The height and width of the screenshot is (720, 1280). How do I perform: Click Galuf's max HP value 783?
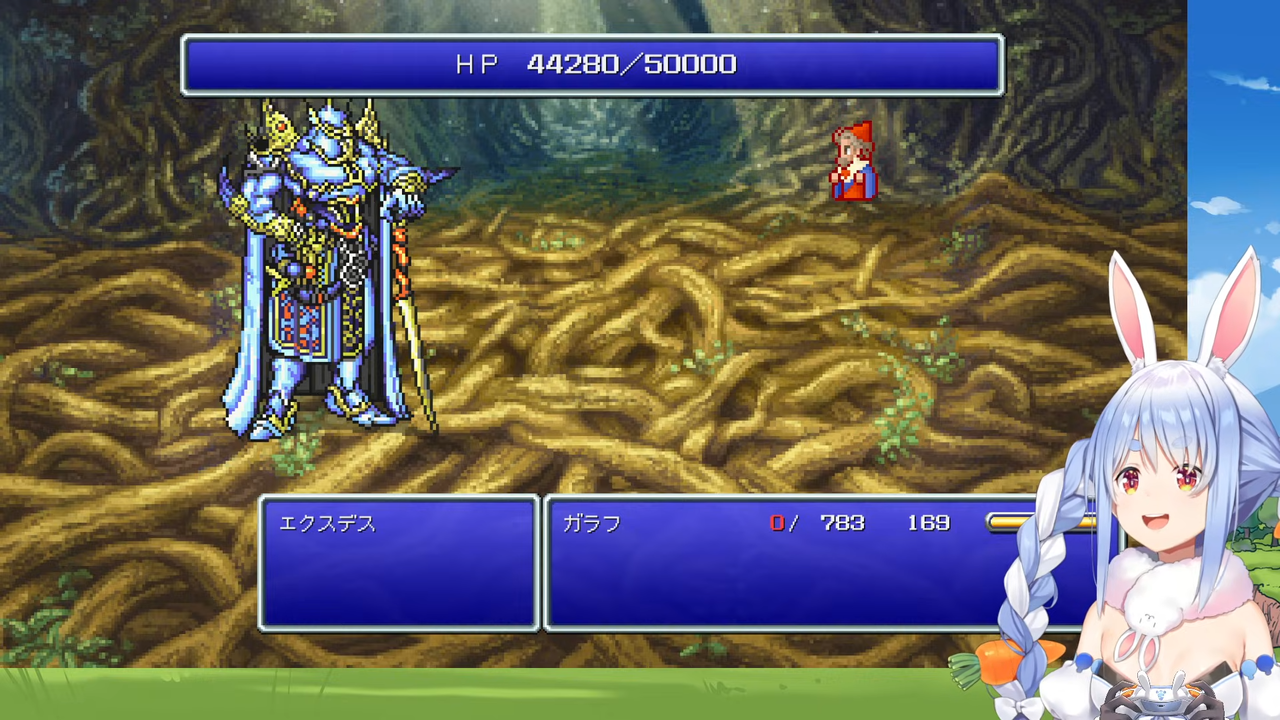pyautogui.click(x=841, y=522)
